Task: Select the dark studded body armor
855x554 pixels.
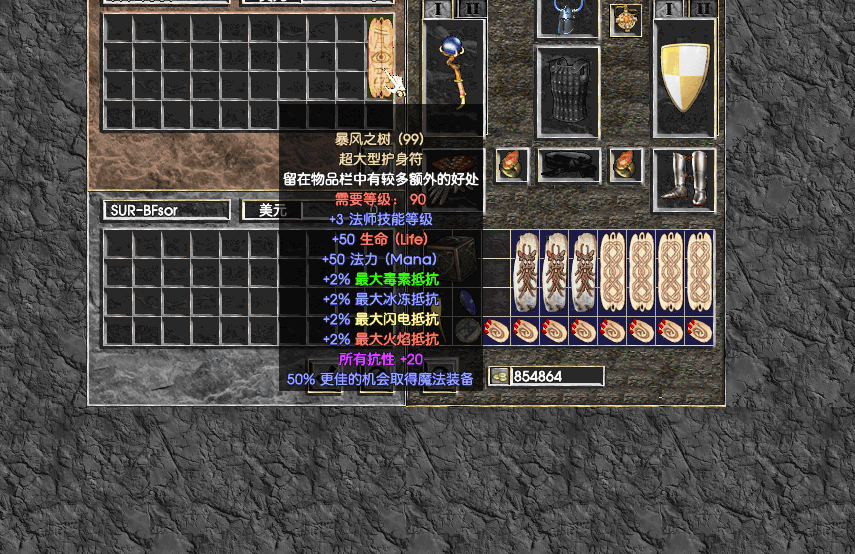Action: 568,91
